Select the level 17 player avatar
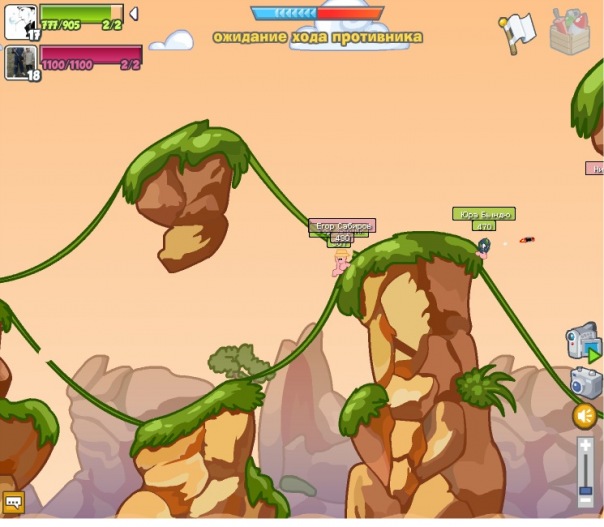Viewport: 604px width, 527px height. tap(20, 22)
